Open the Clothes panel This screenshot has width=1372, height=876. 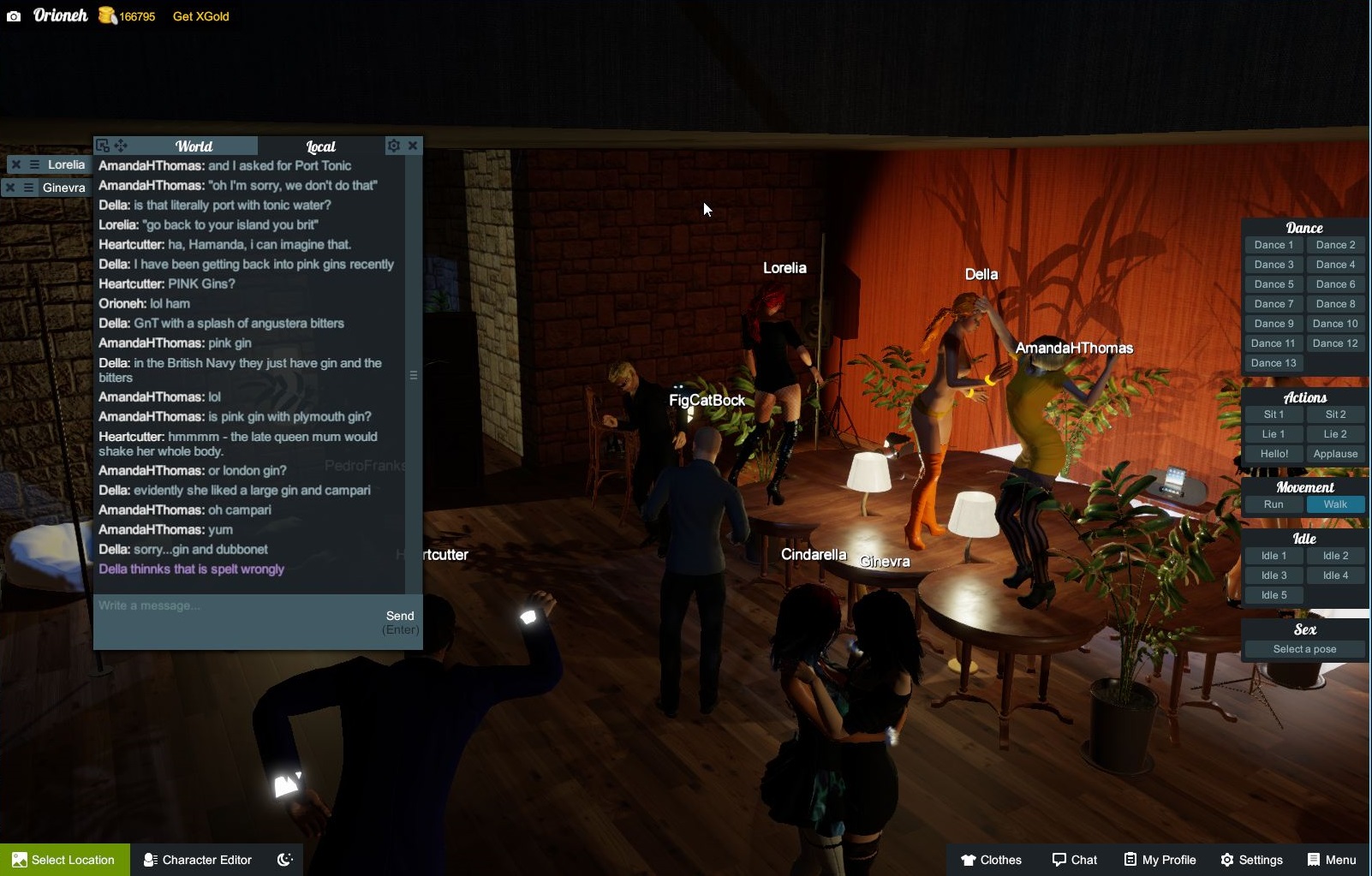pyautogui.click(x=991, y=860)
